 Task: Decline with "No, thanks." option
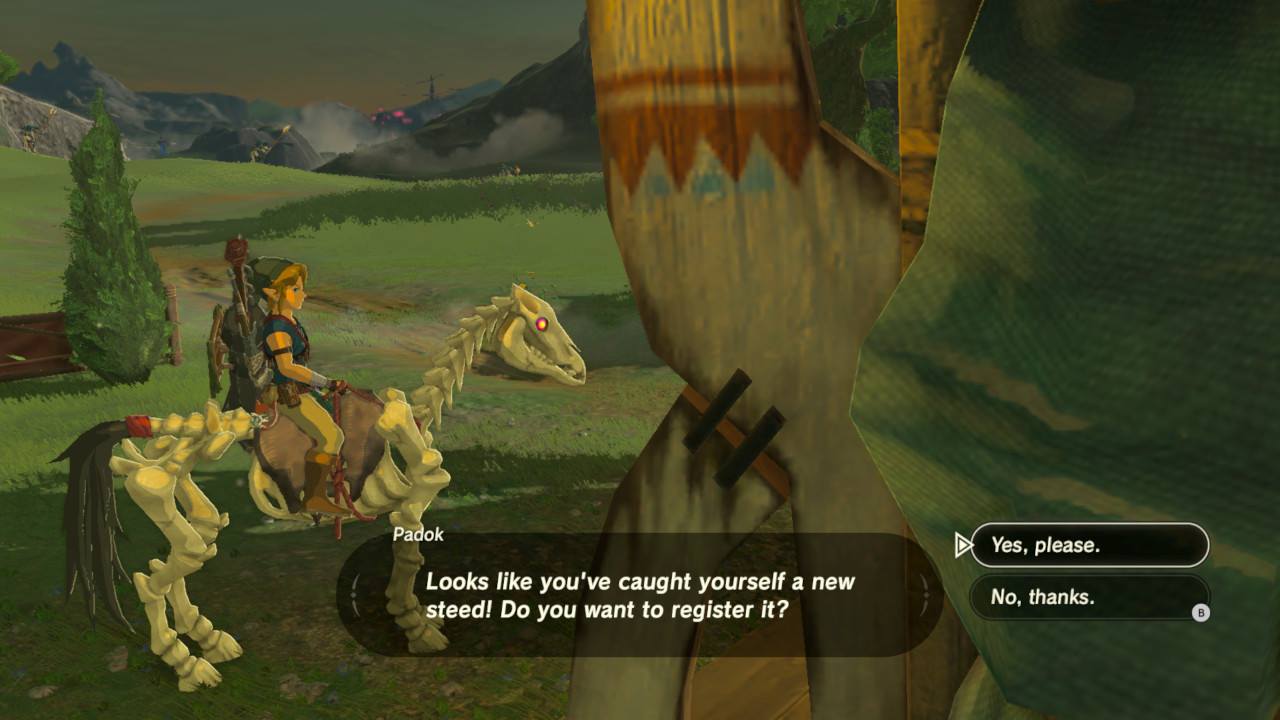(1089, 597)
